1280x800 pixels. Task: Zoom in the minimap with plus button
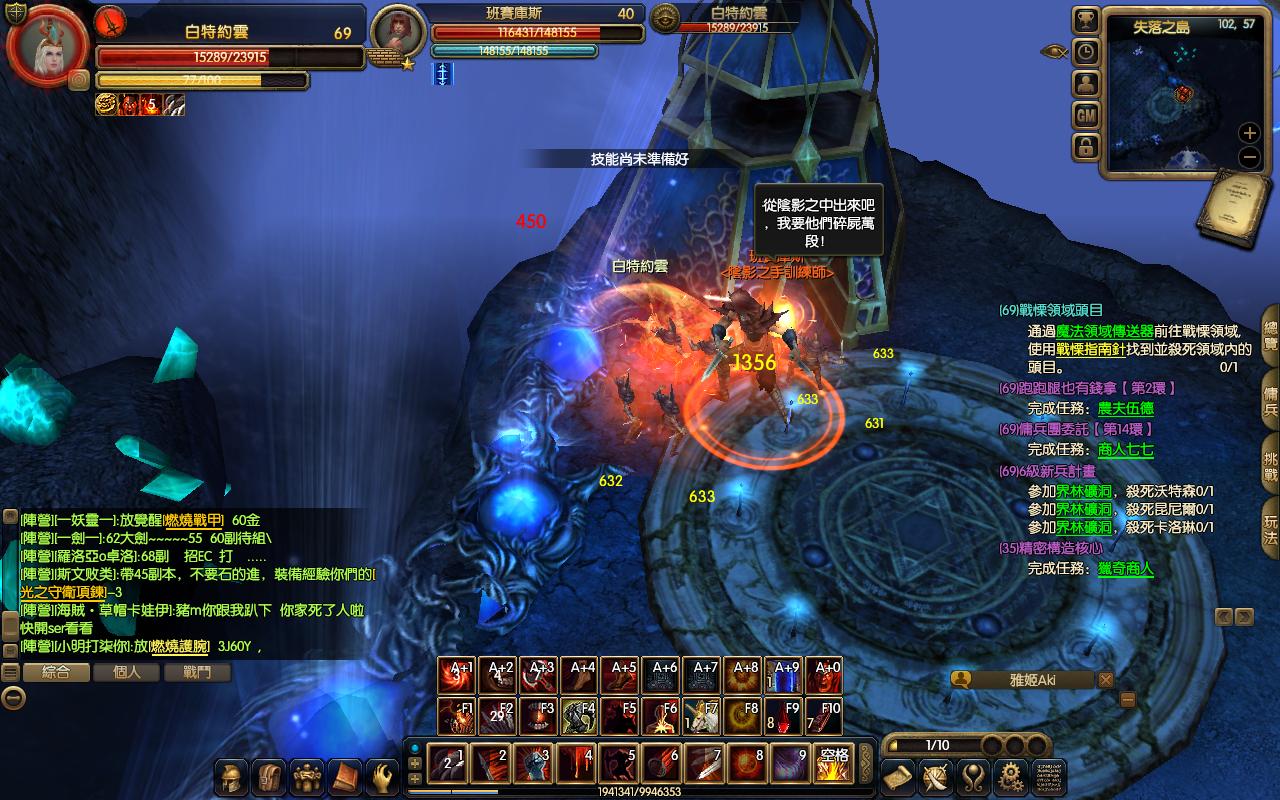(x=1249, y=133)
